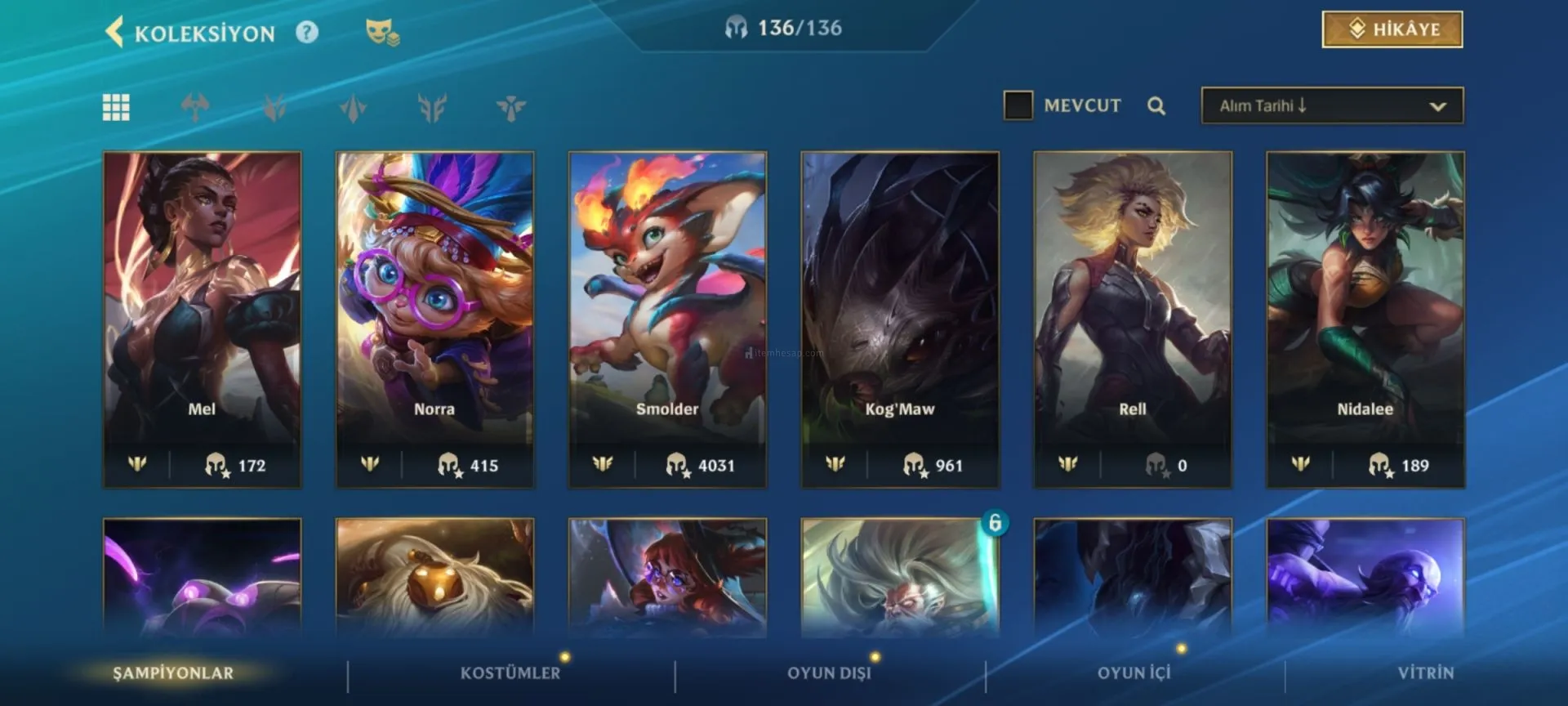This screenshot has height=706, width=1568.
Task: Expand the Alım Tarihi sort dropdown
Action: tap(1332, 106)
